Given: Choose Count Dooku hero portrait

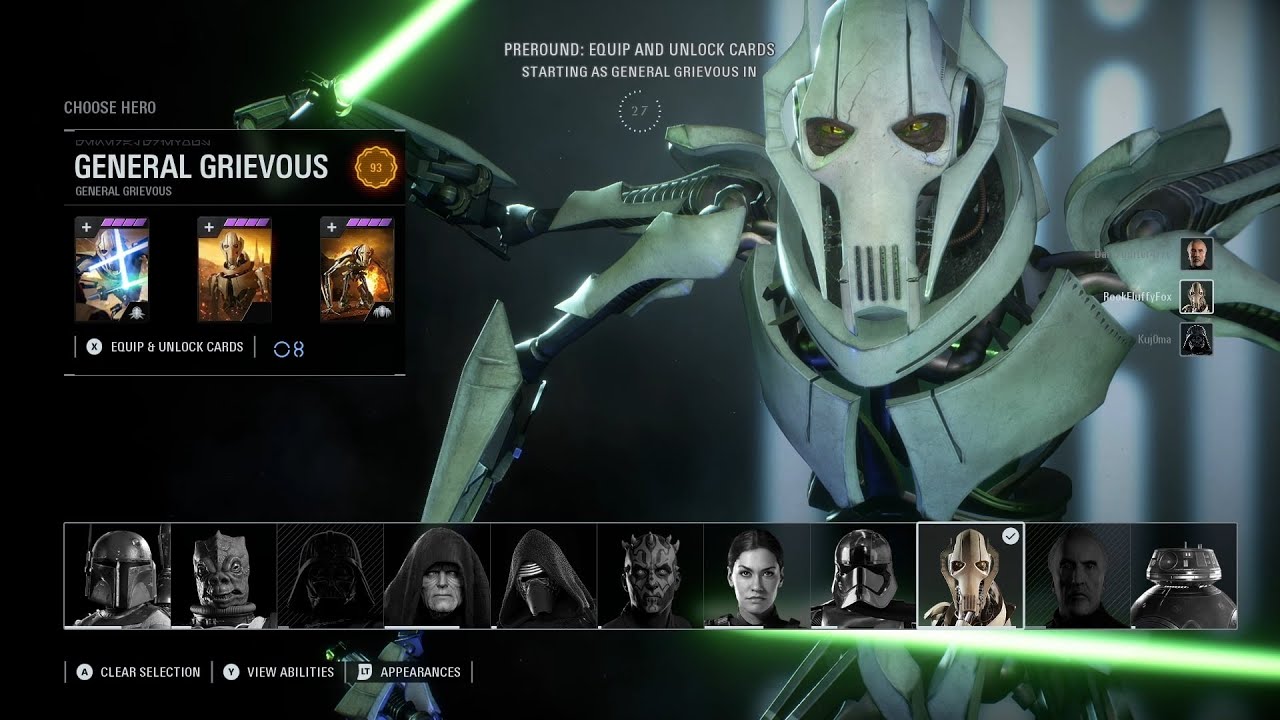Looking at the screenshot, I should [x=1077, y=576].
